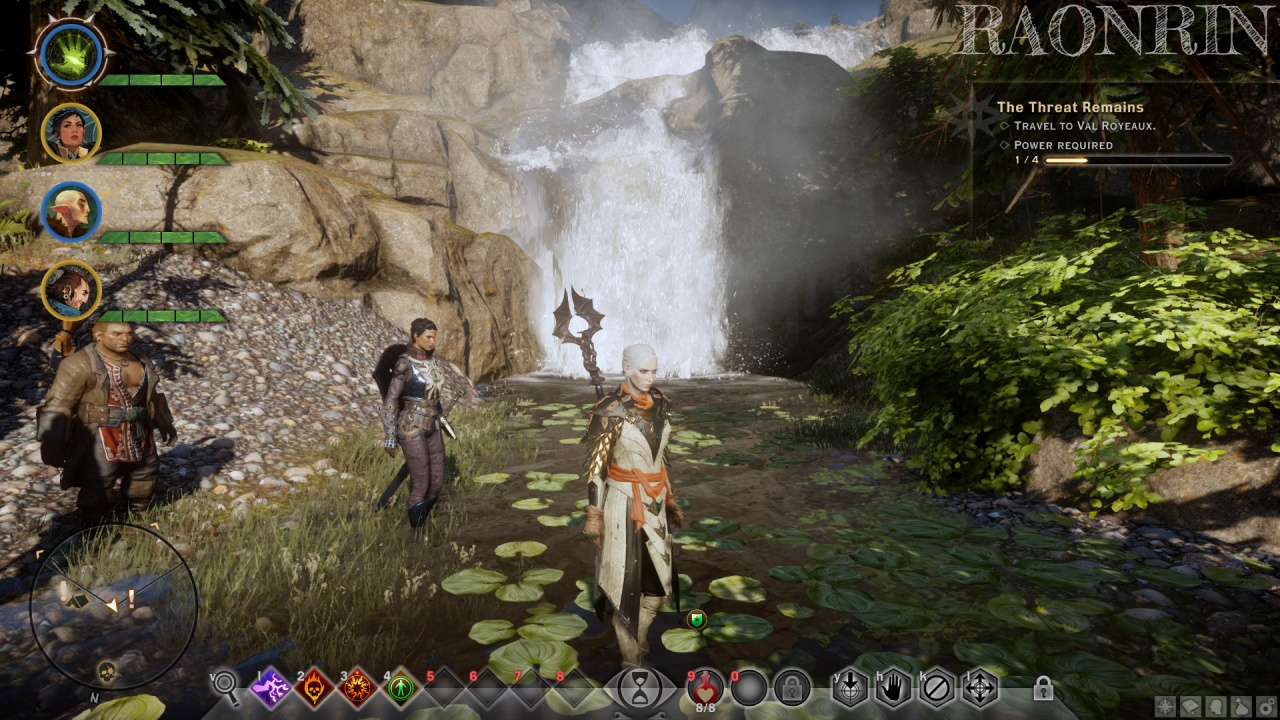Image resolution: width=1280 pixels, height=720 pixels.
Task: Select the Inquisitor's green hand portrait
Action: pos(71,52)
